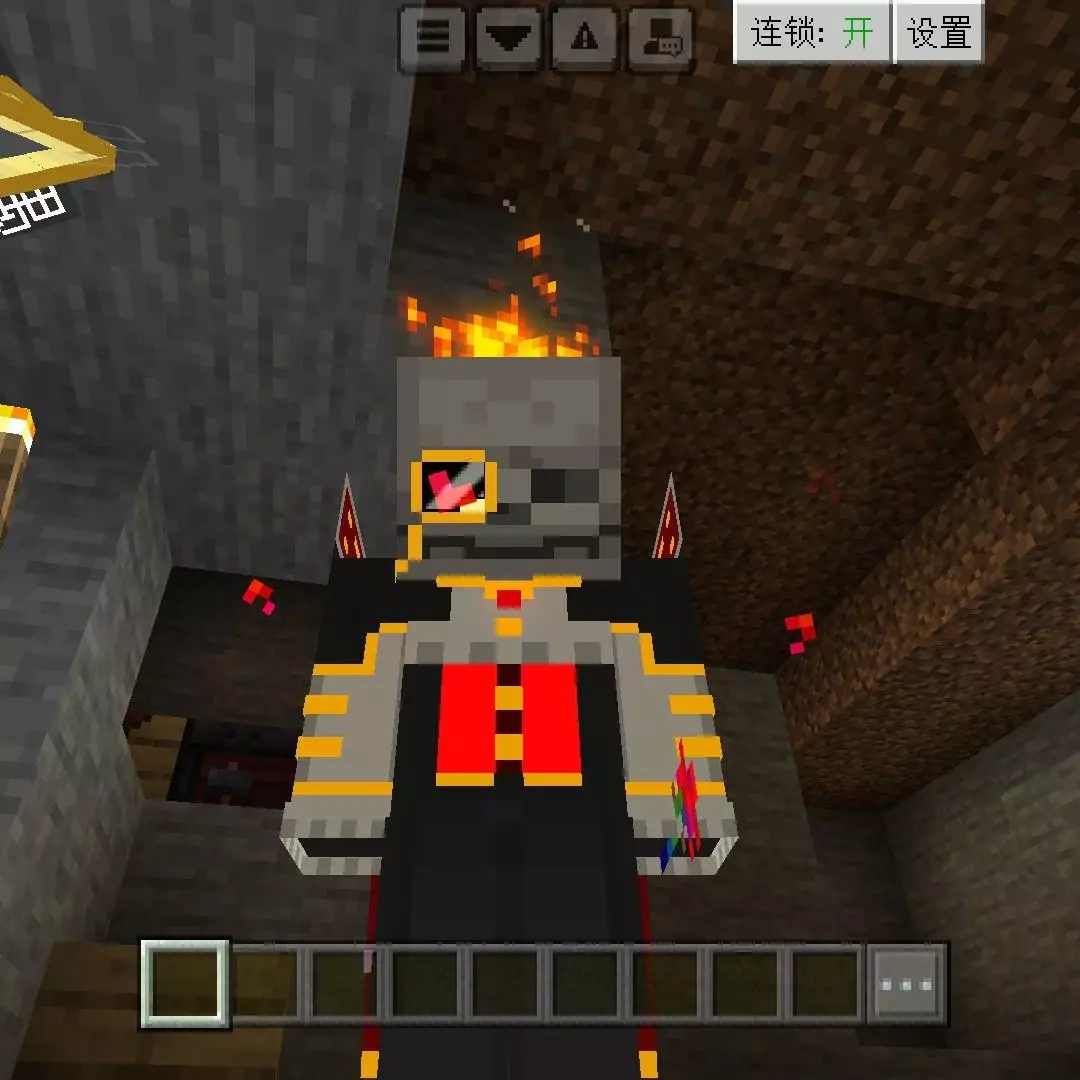
Task: Open the 设置 settings button
Action: (x=939, y=33)
